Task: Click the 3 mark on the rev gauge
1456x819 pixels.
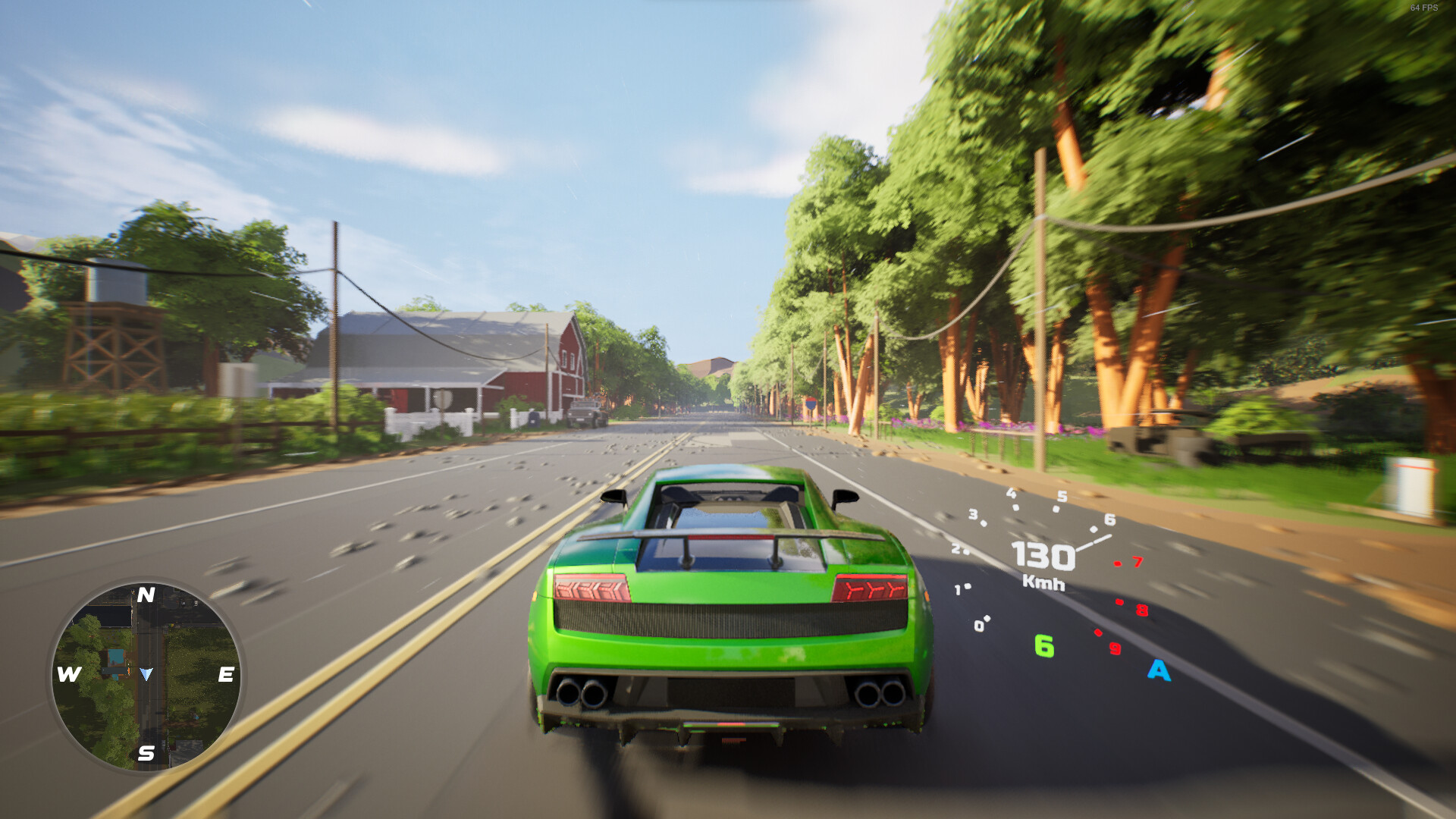Action: pos(973,513)
